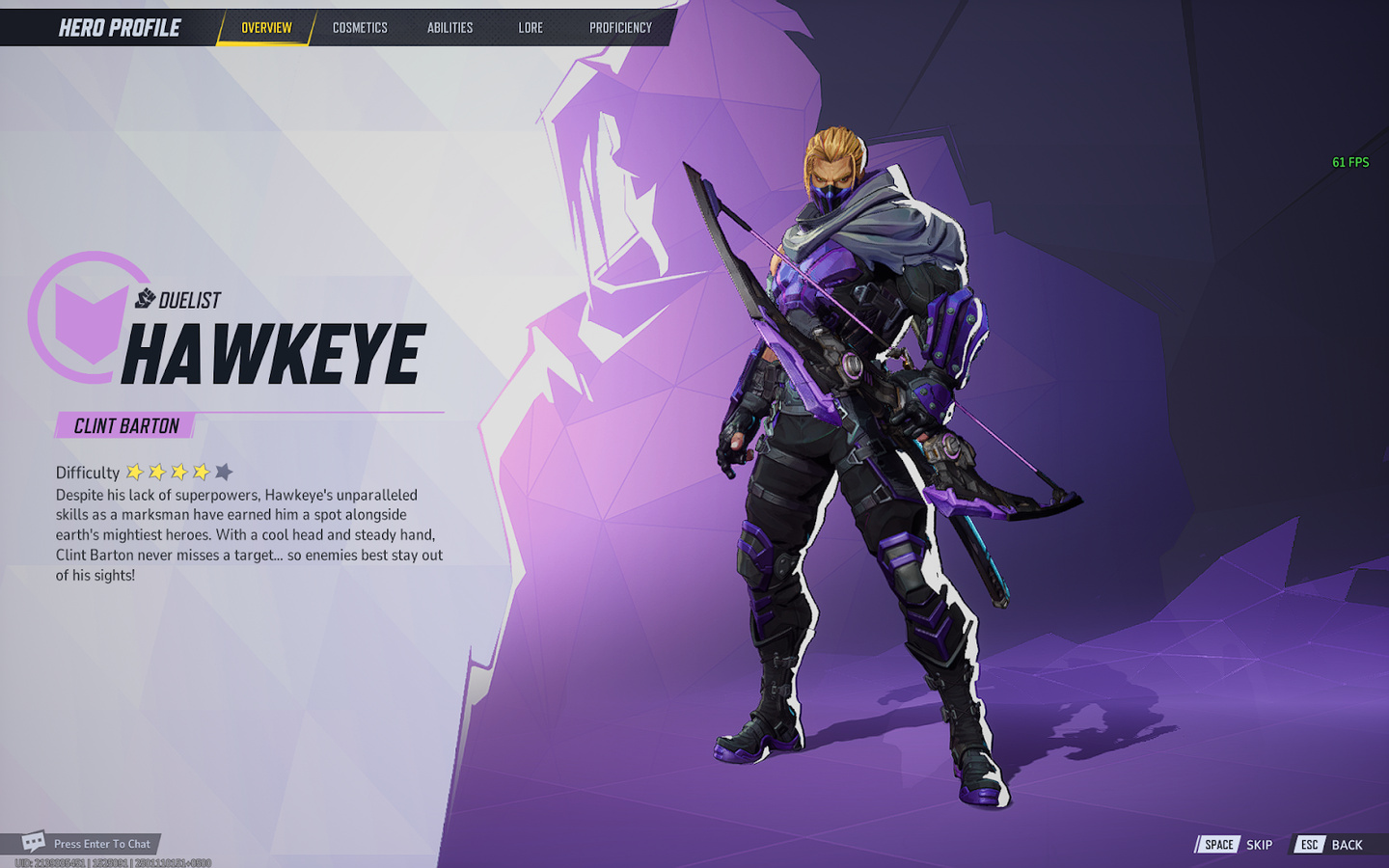Click the ESC key icon

pos(1308,844)
